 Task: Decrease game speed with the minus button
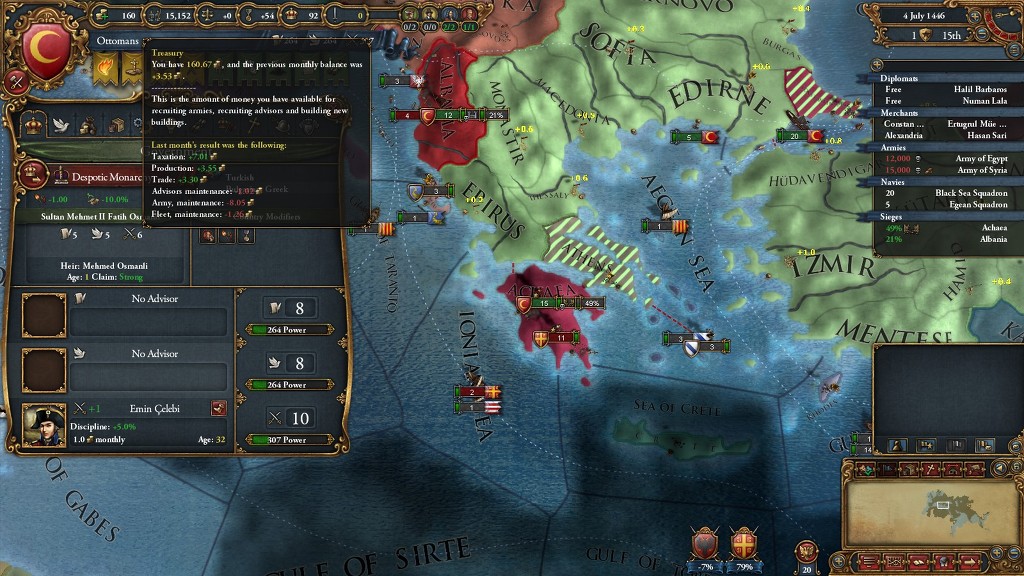[x=1009, y=35]
